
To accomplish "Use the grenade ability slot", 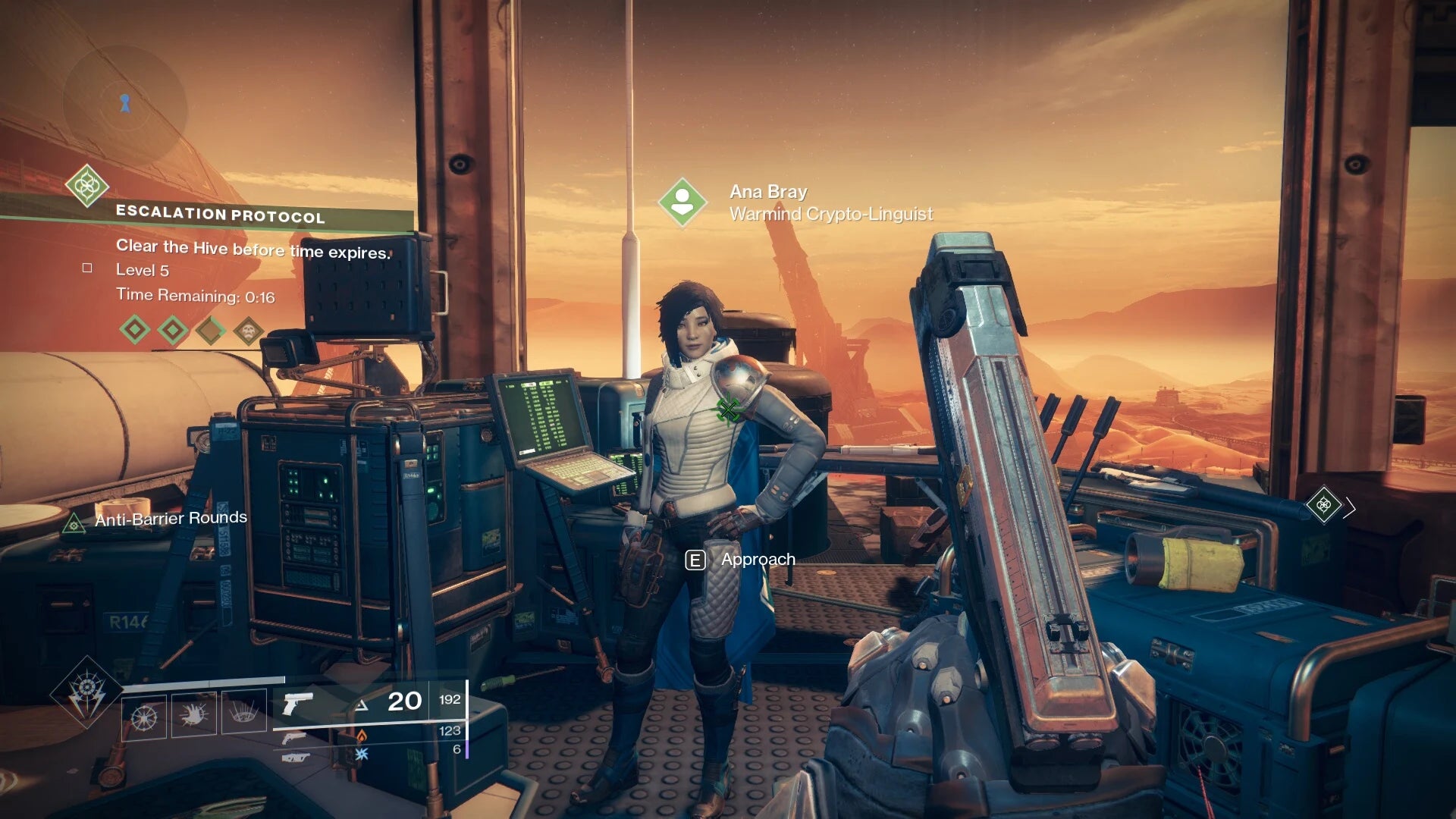I will click(x=144, y=715).
